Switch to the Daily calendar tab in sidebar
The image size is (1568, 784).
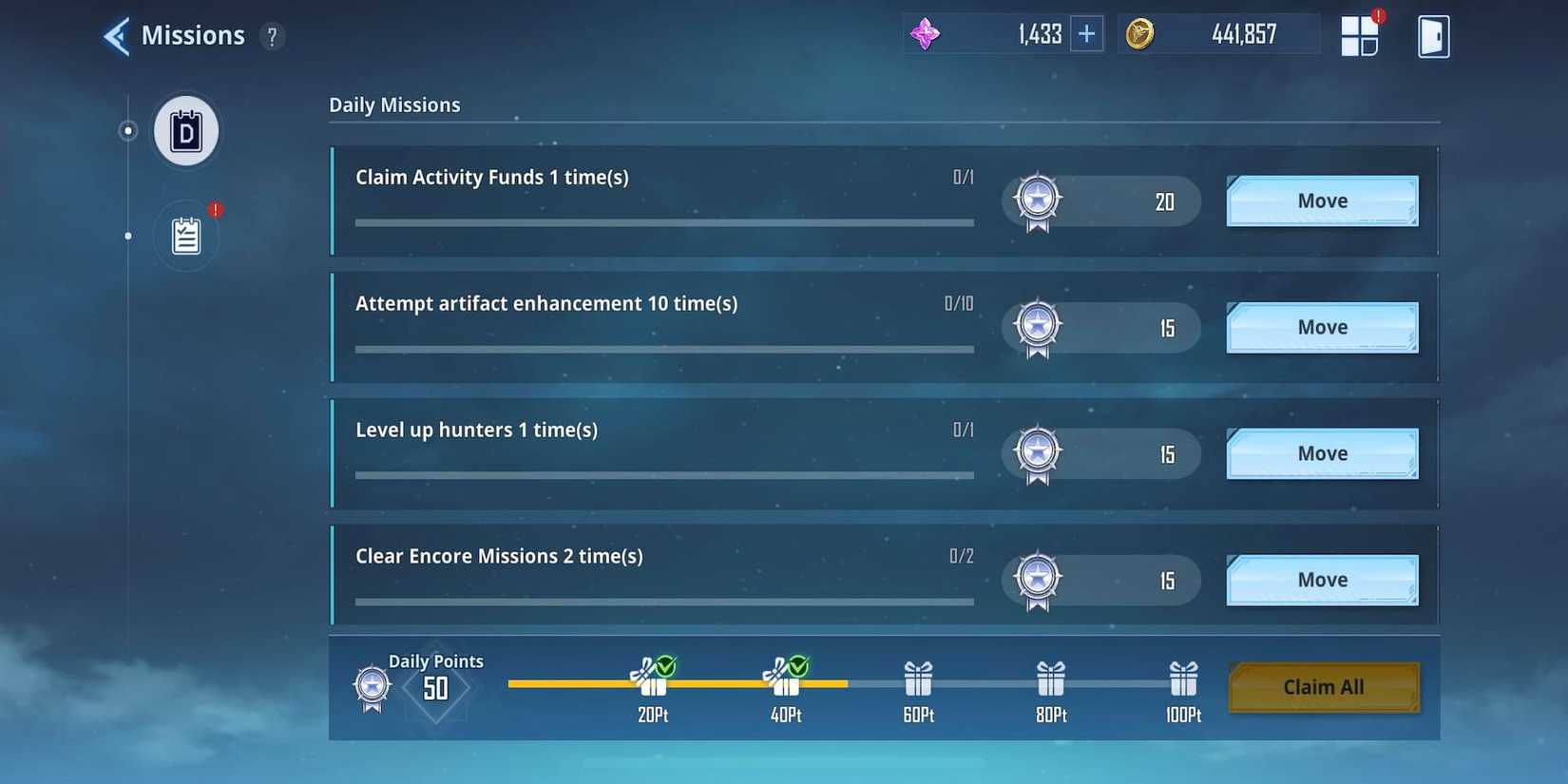pyautogui.click(x=185, y=131)
